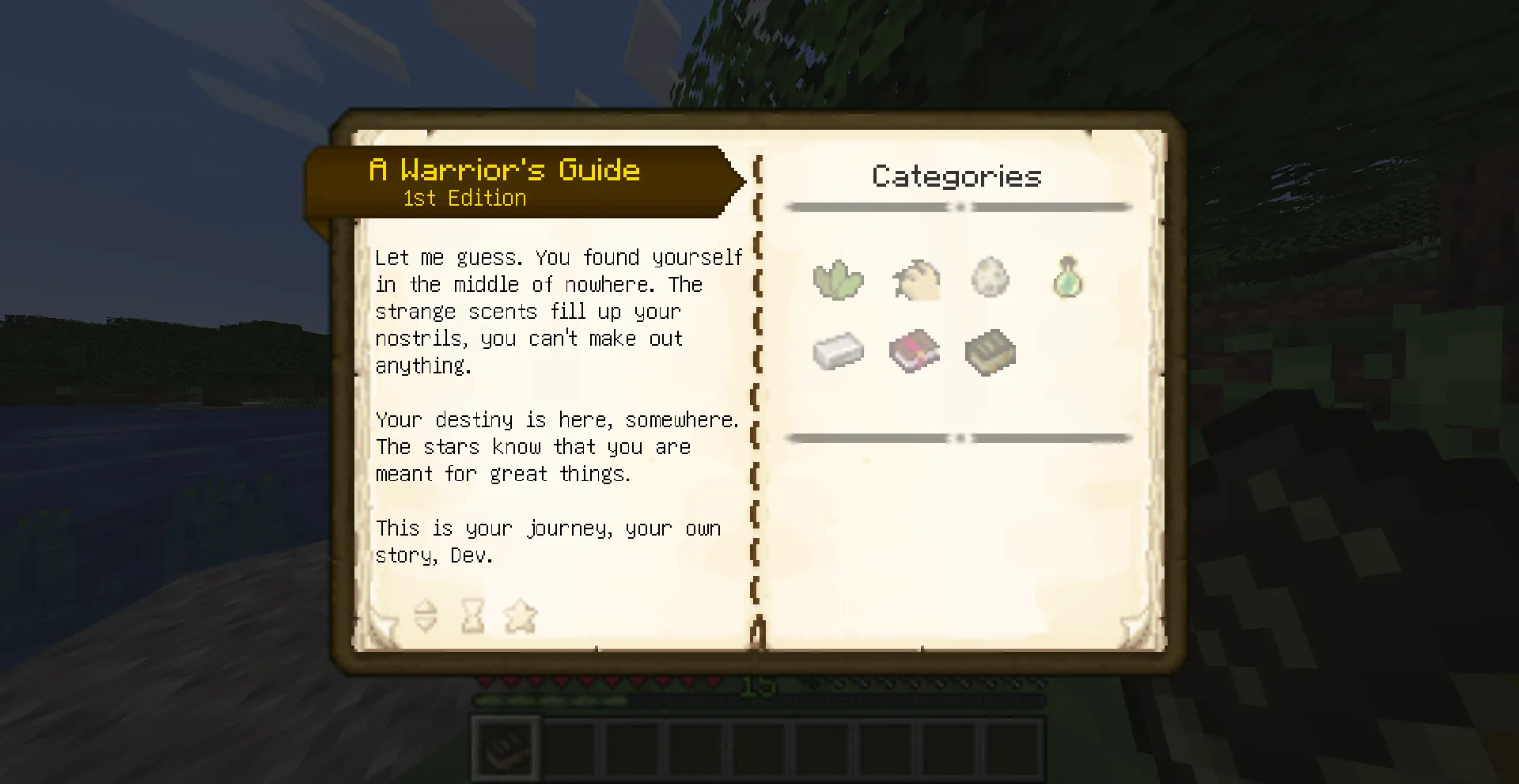Click the 1st Edition subtitle label
This screenshot has height=784, width=1519.
click(x=464, y=198)
